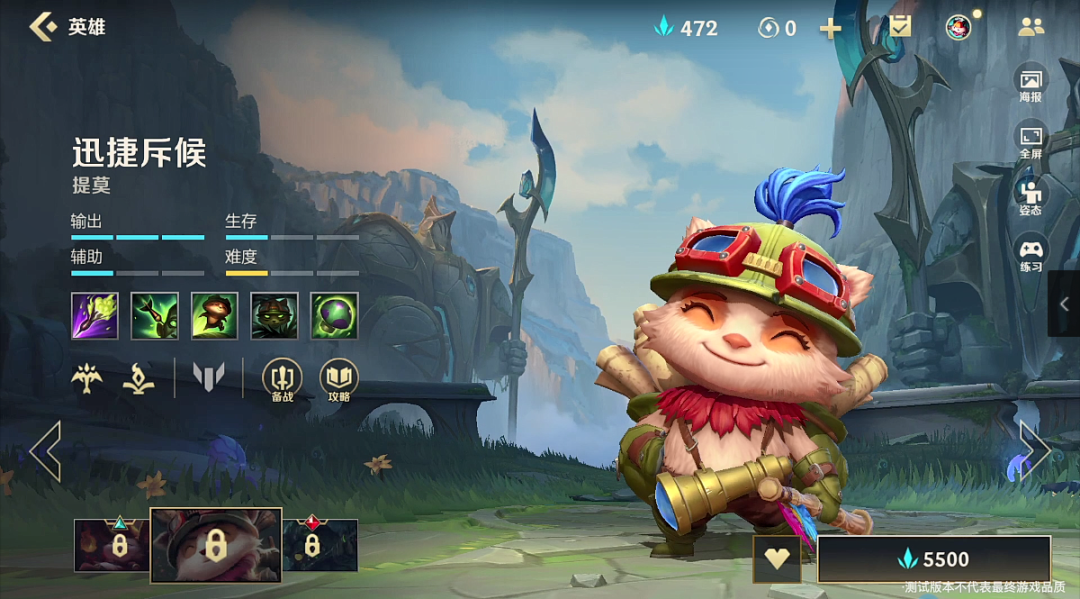Open the 海报 poster view
1080x599 pixels.
[x=1030, y=84]
